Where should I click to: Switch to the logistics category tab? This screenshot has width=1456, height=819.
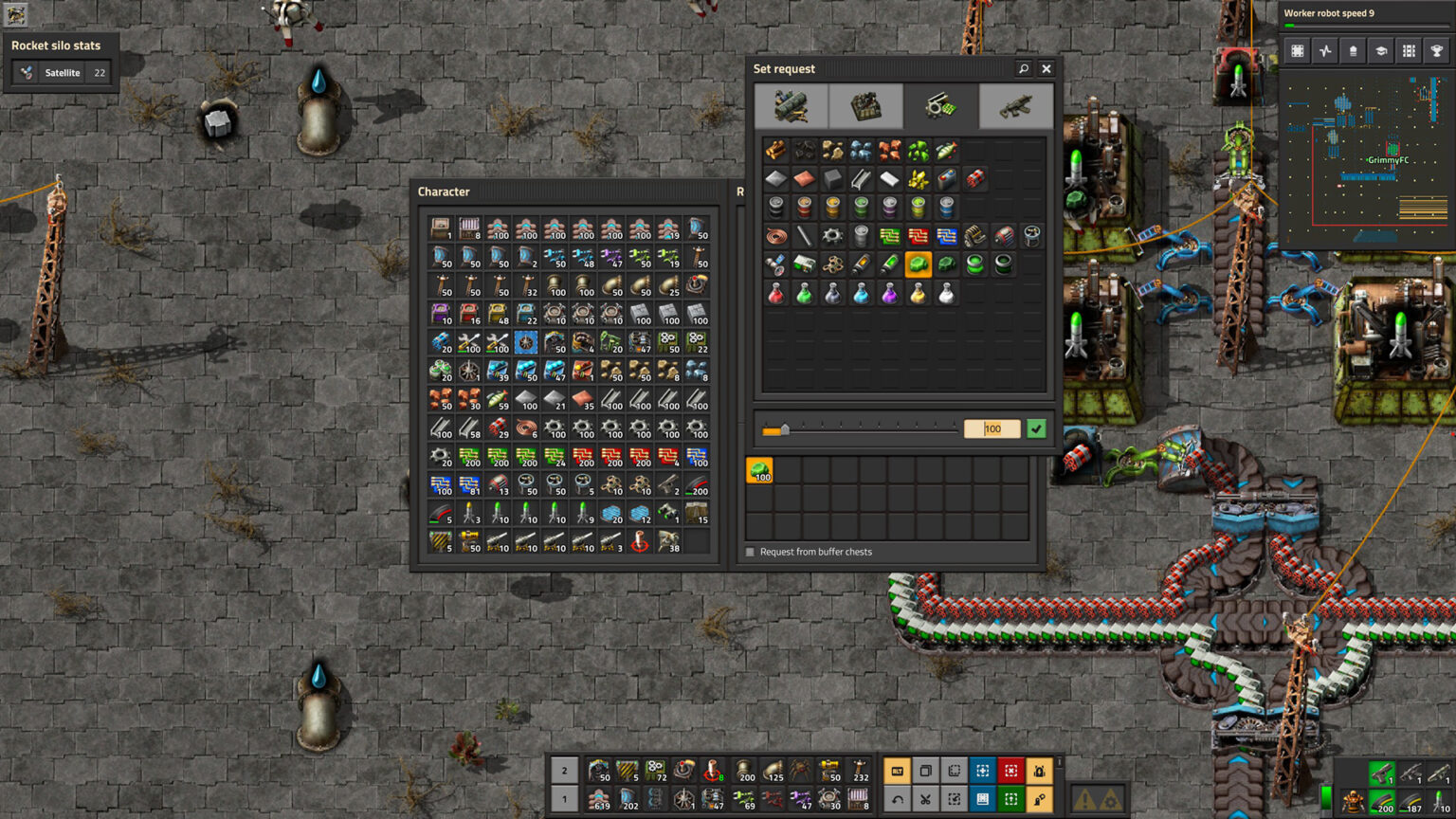[x=793, y=106]
